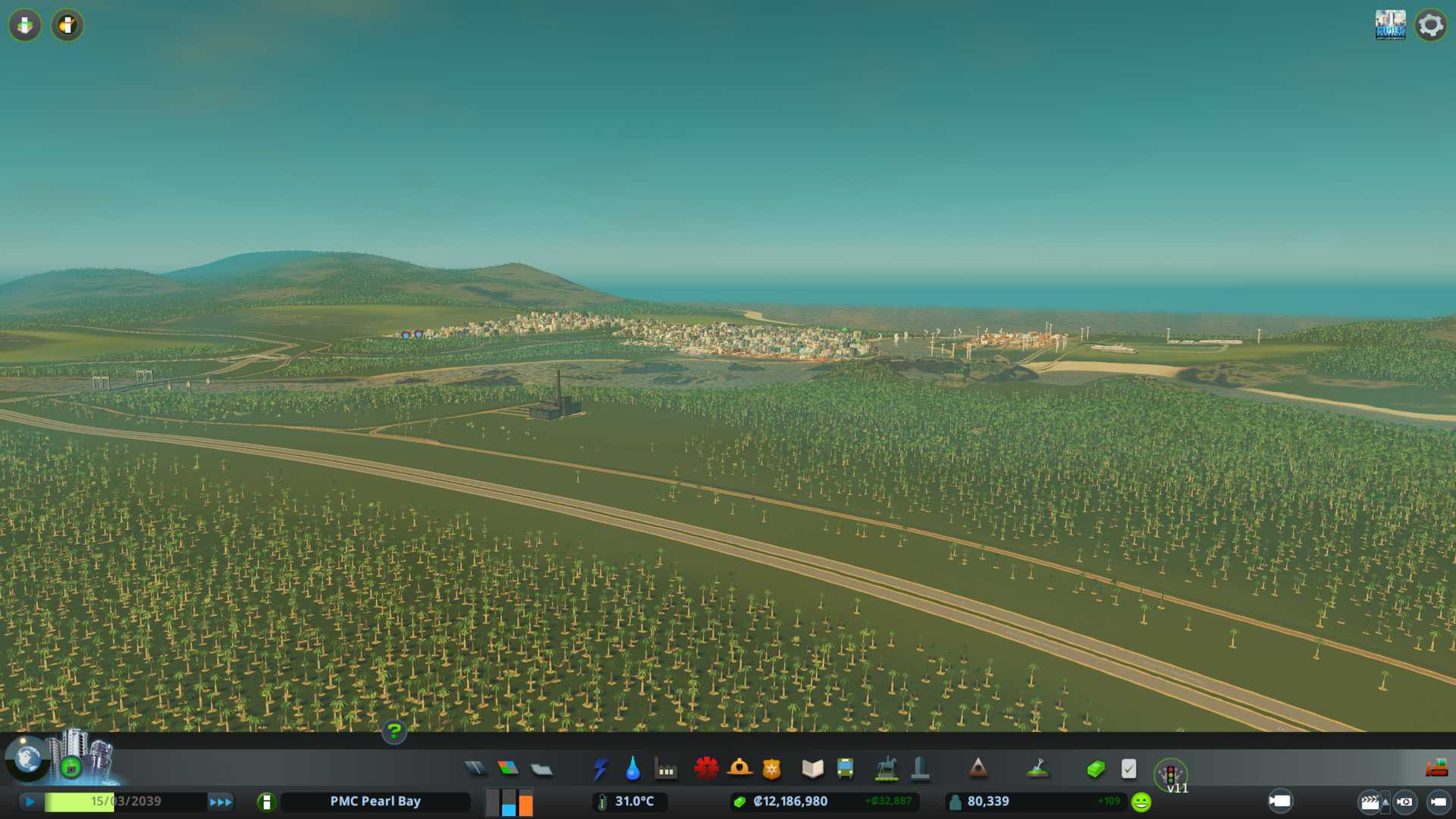The height and width of the screenshot is (819, 1456).
Task: Open the Landscaping shovel tool
Action: click(x=1037, y=769)
